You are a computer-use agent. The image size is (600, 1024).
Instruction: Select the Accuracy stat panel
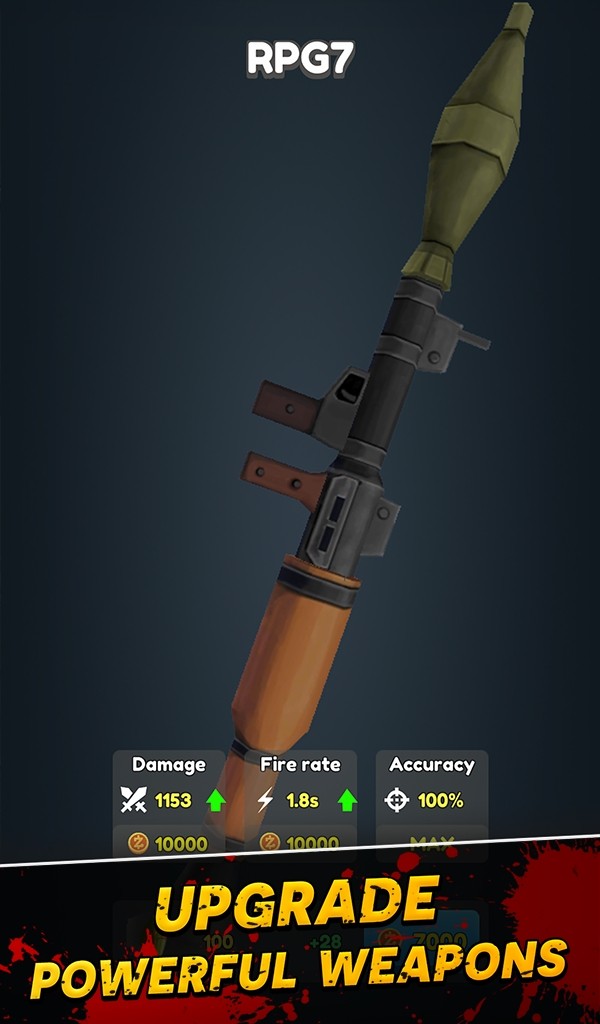431,784
